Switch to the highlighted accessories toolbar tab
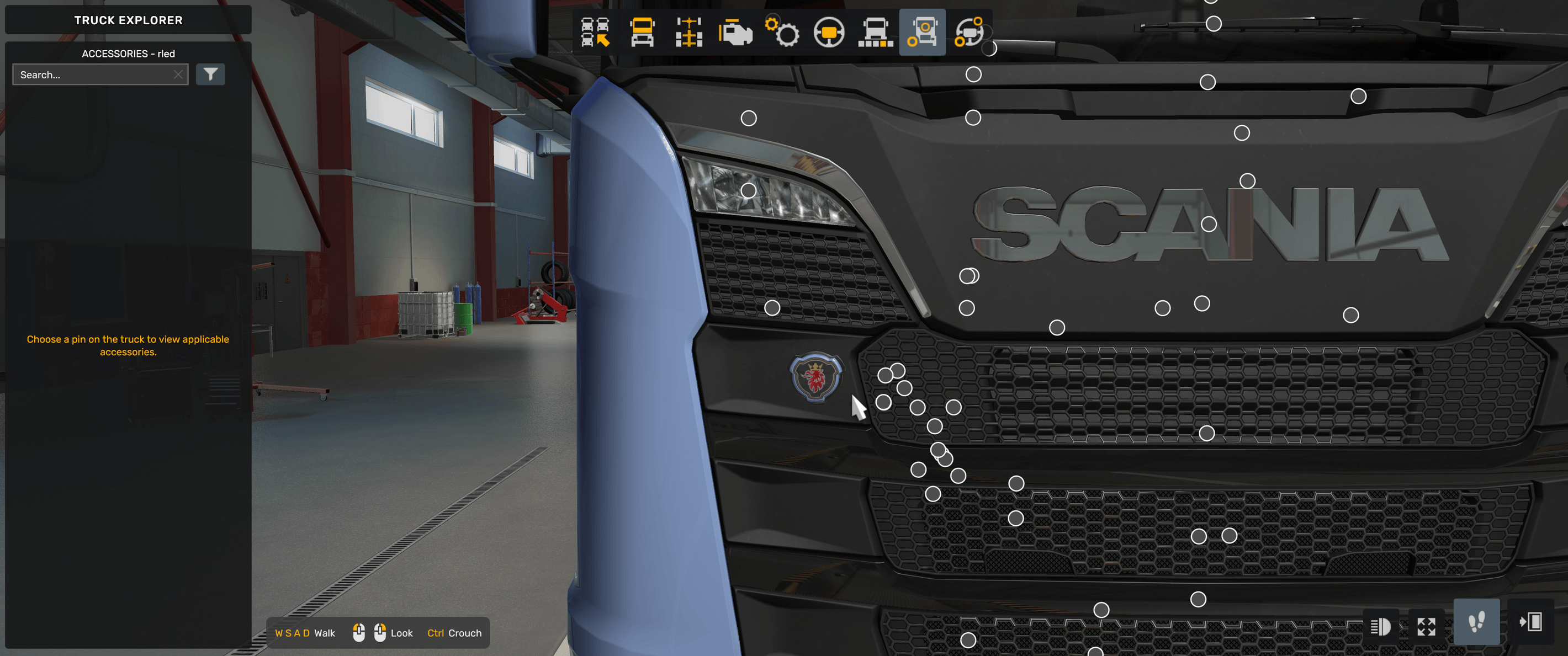The width and height of the screenshot is (1568, 656). pyautogui.click(x=922, y=34)
